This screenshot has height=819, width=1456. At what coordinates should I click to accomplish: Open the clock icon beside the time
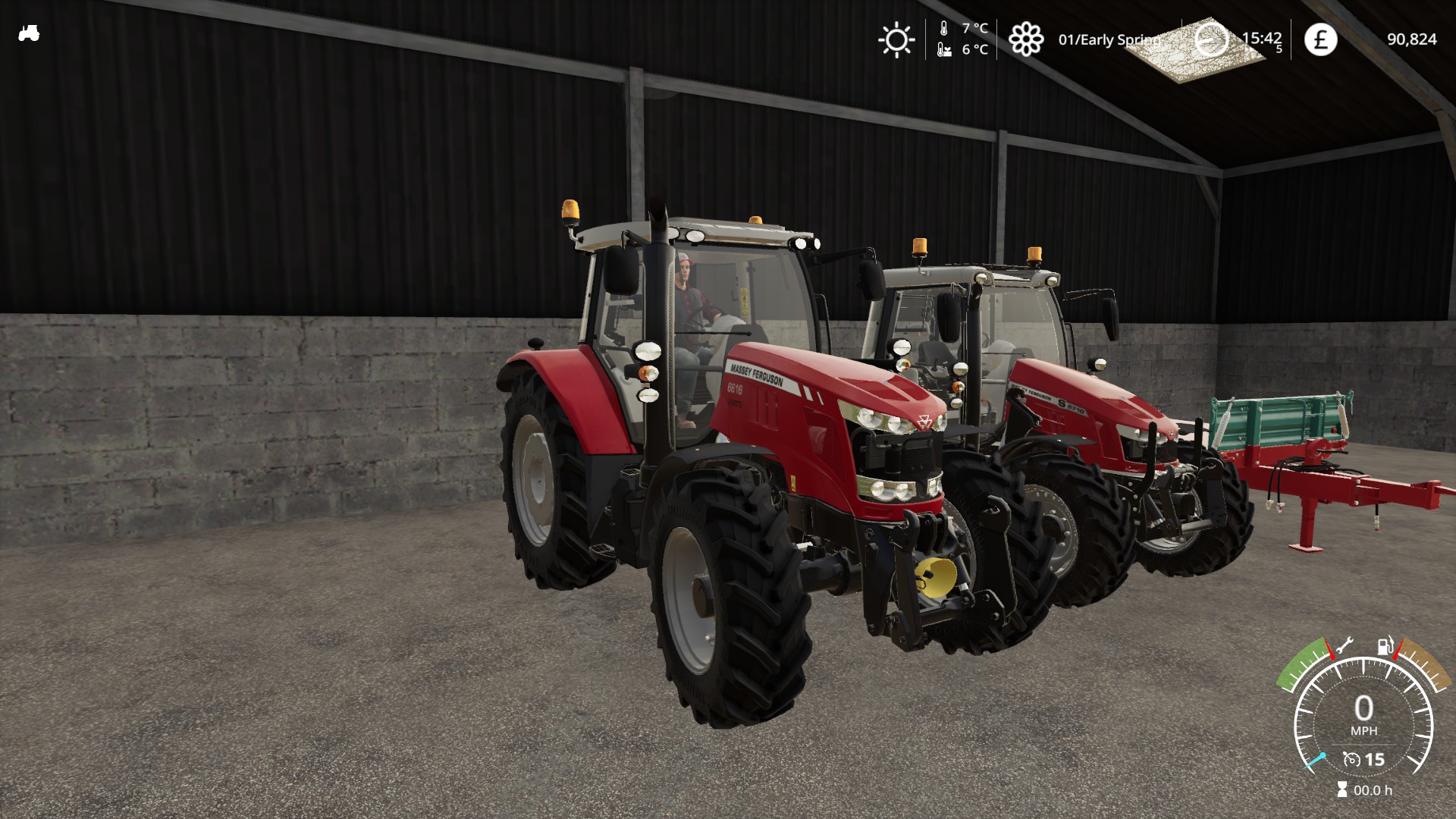(1210, 39)
